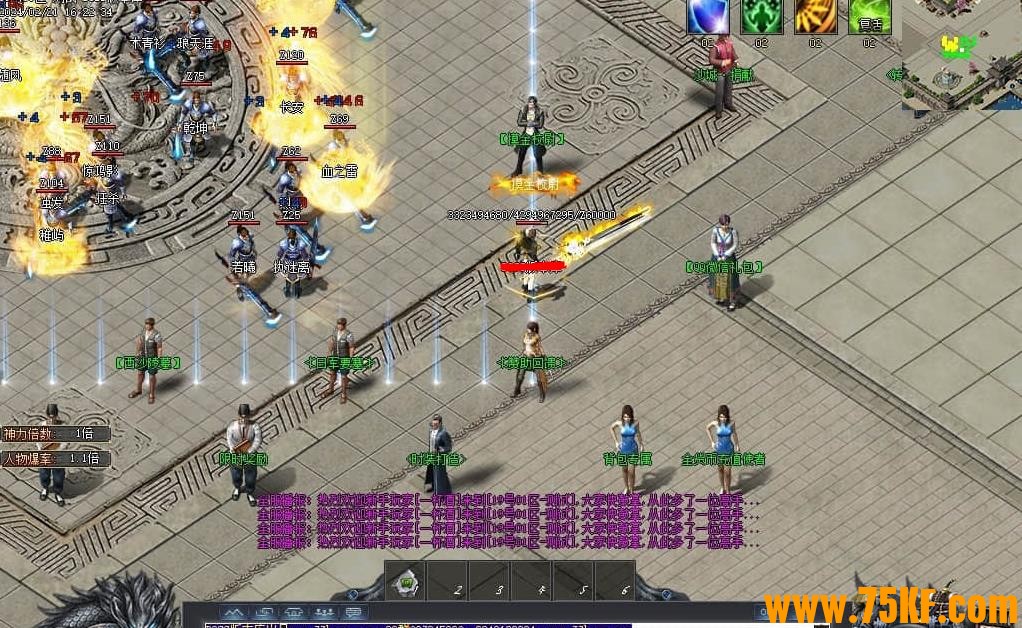Open the group of people button

click(x=325, y=612)
